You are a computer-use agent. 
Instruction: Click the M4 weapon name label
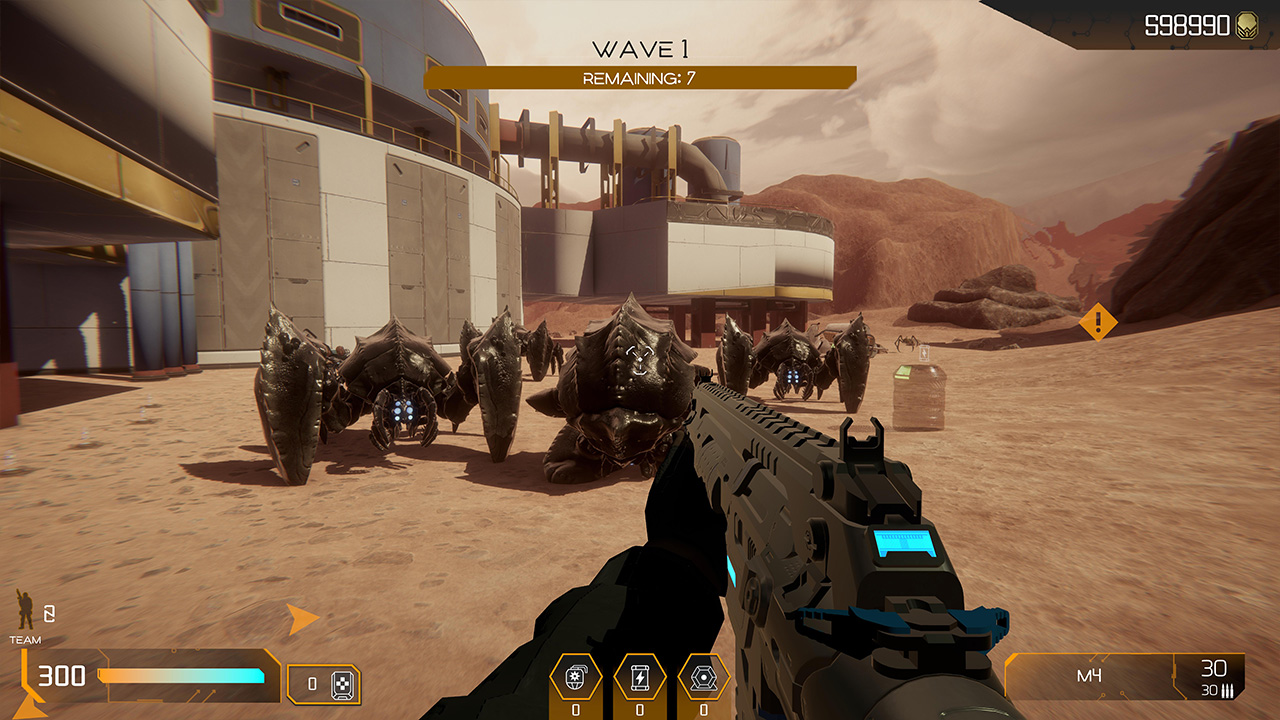point(1088,674)
